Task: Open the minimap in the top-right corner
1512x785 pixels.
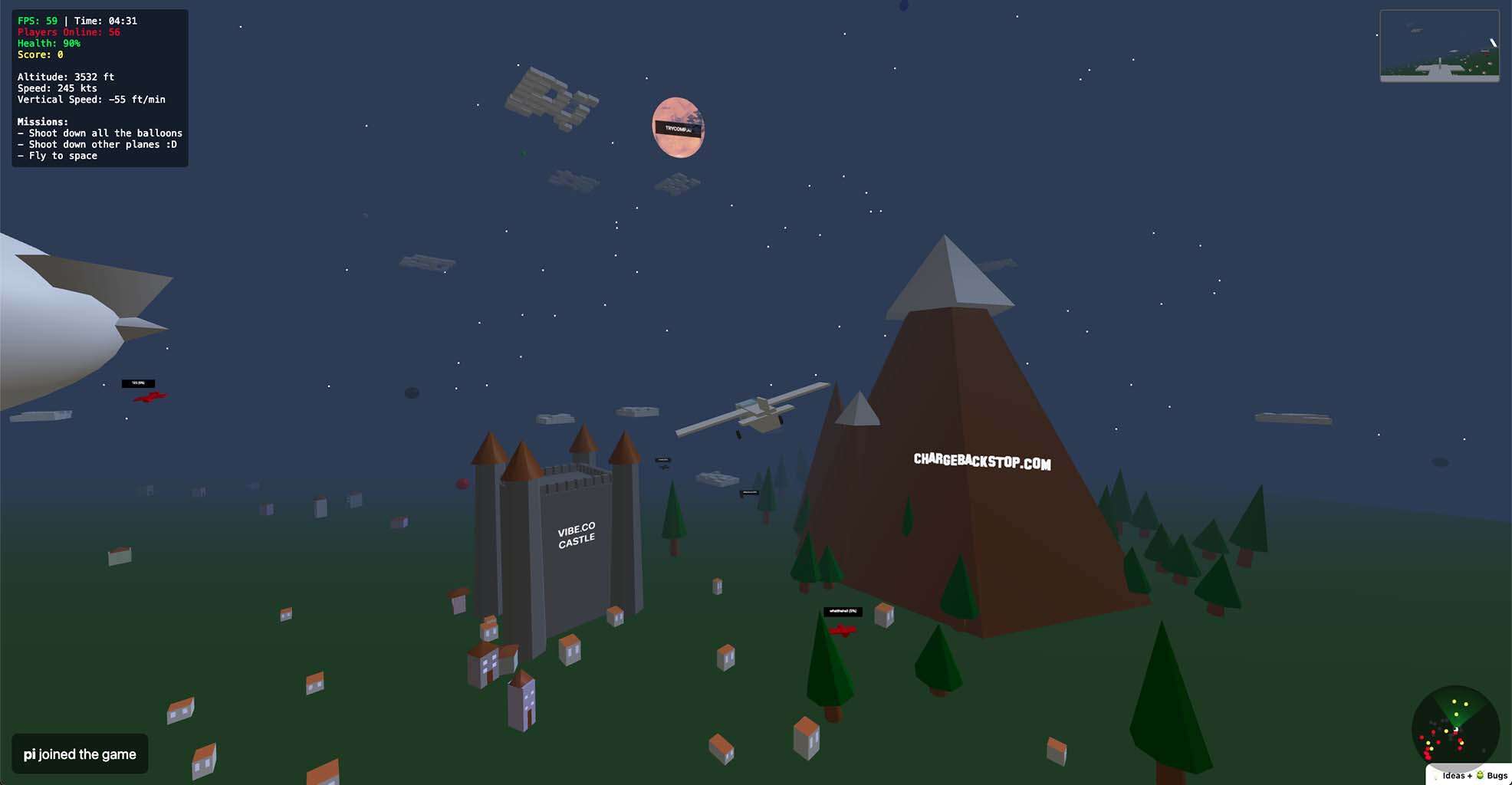Action: click(1440, 44)
